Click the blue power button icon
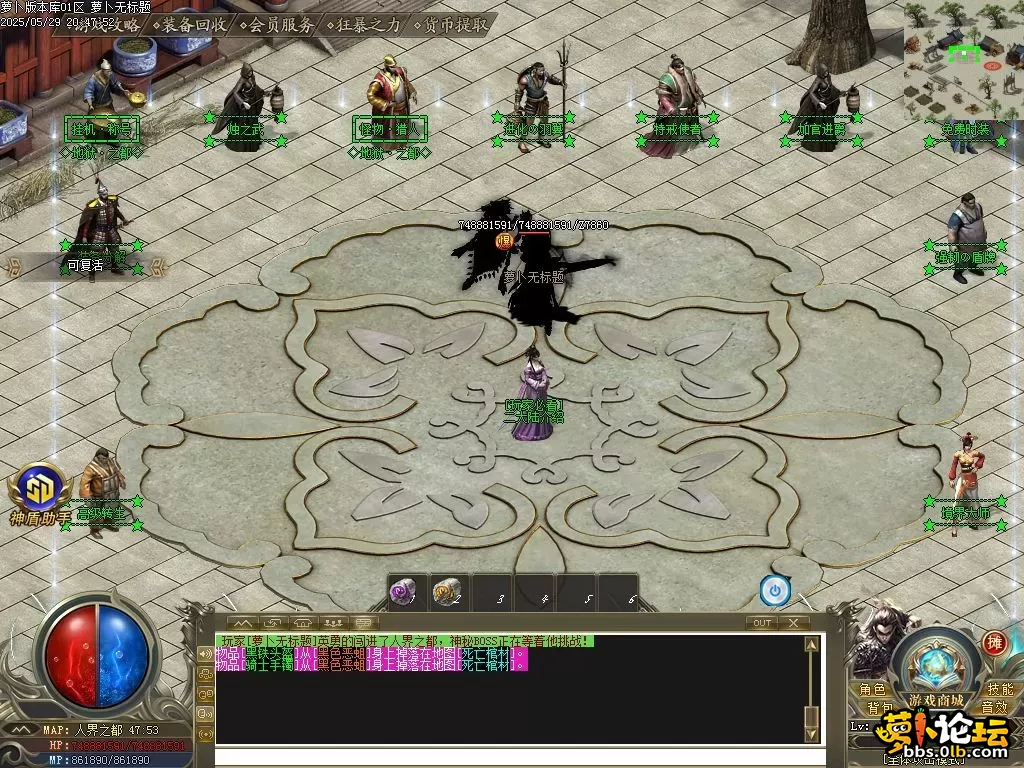 775,591
